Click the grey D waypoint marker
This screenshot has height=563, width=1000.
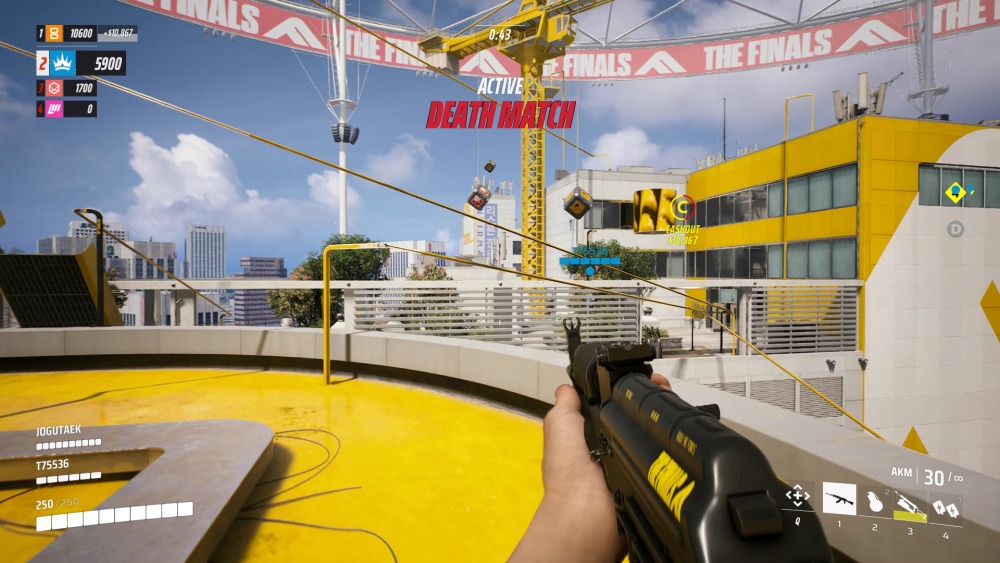(x=956, y=229)
